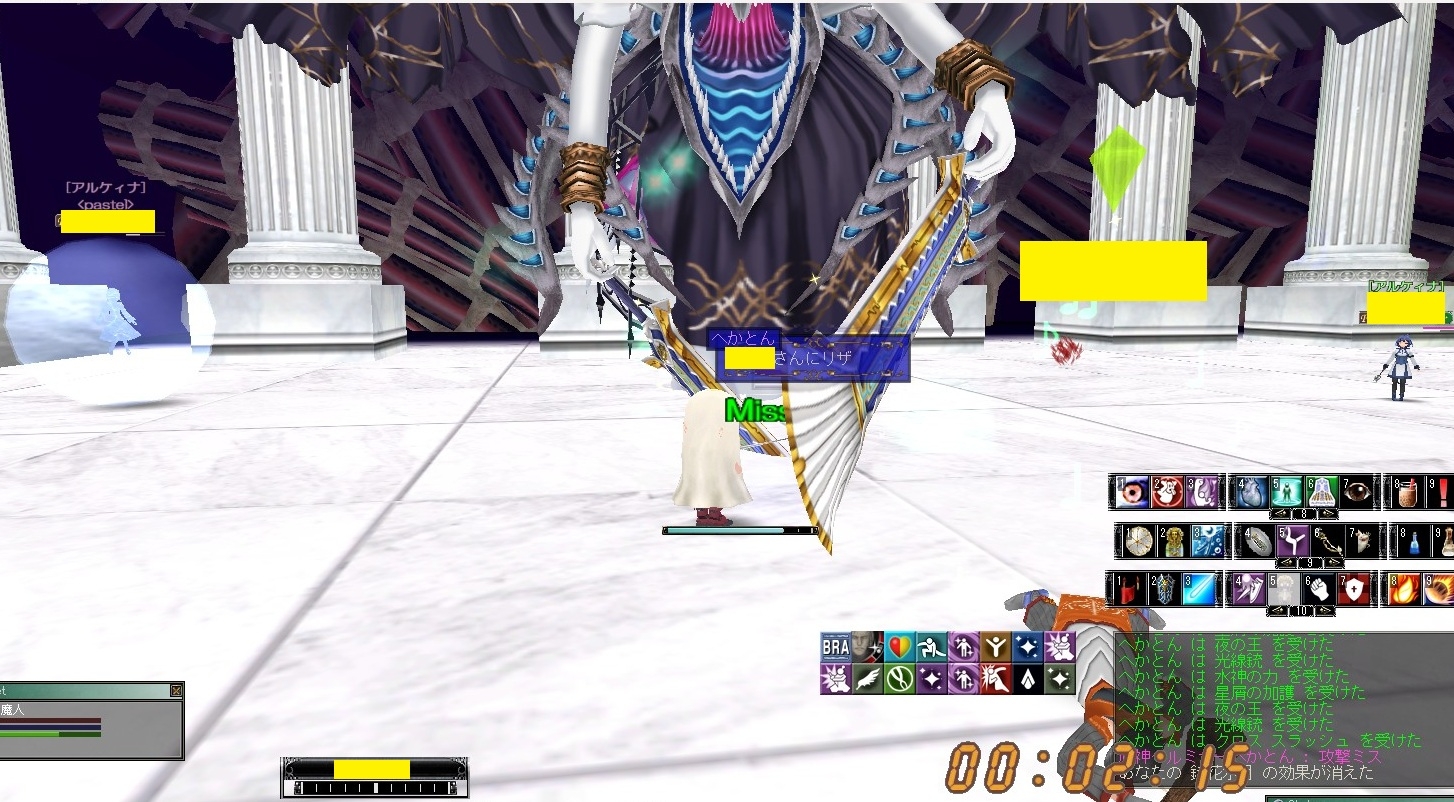
Task: Use the blue potion bottle
Action: [x=1413, y=541]
